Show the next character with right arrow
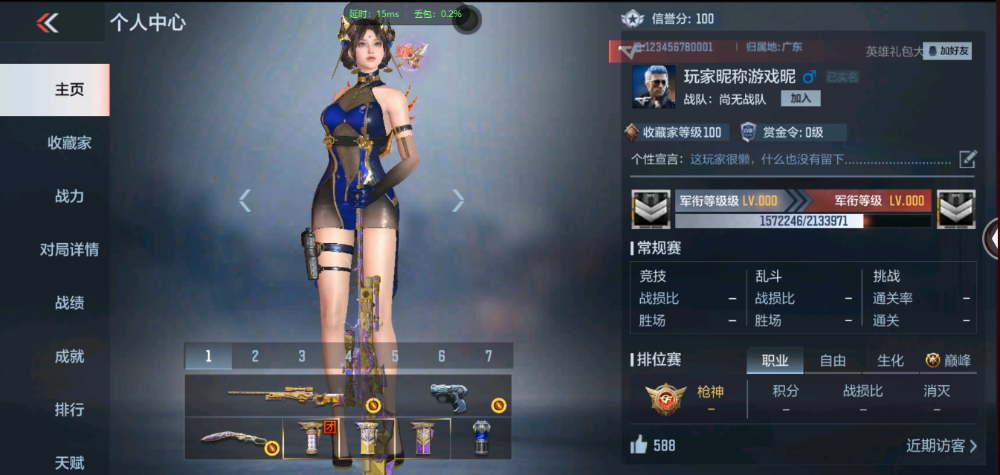This screenshot has height=475, width=1000. point(458,201)
